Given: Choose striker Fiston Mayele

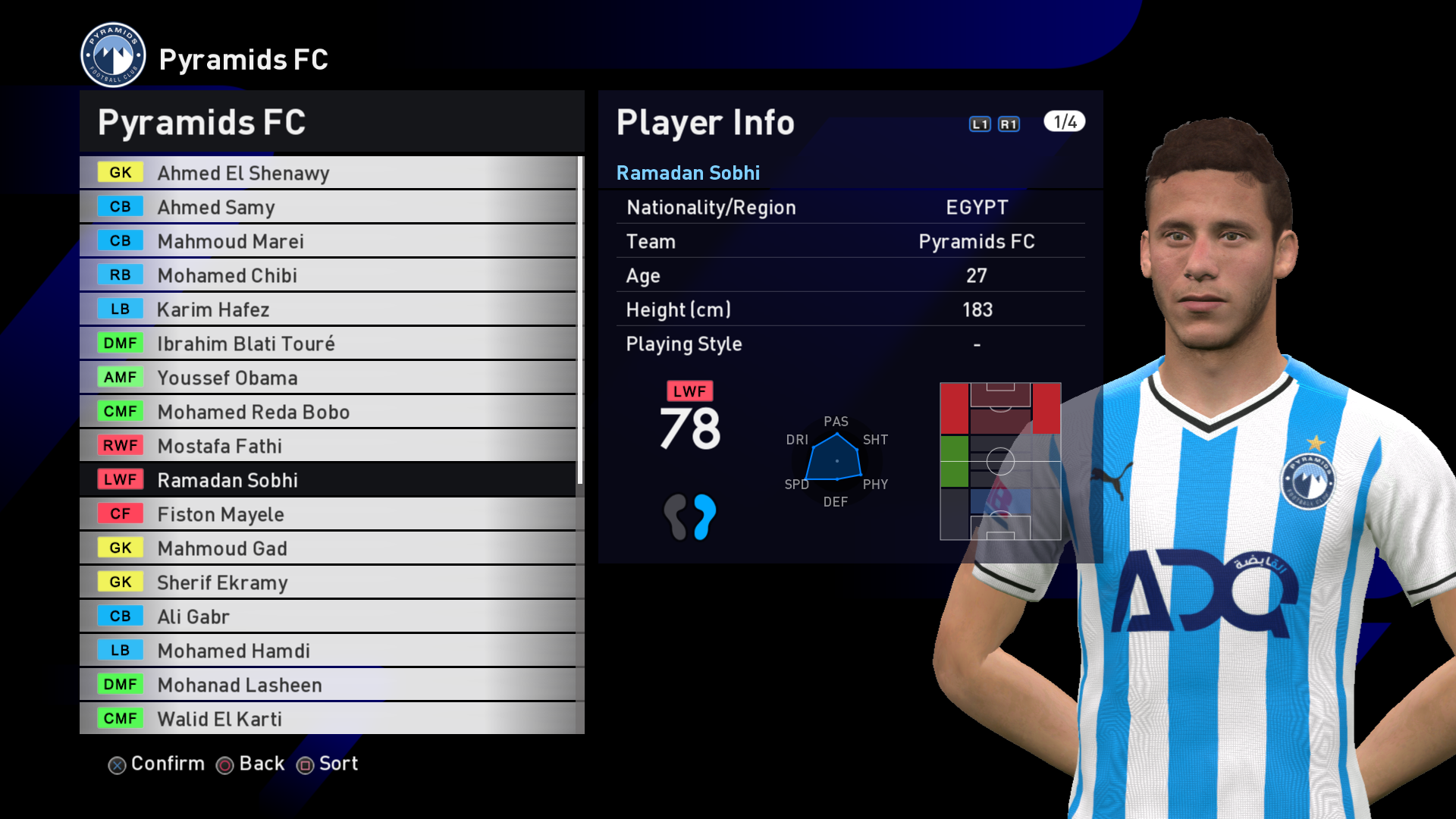Looking at the screenshot, I should point(328,514).
